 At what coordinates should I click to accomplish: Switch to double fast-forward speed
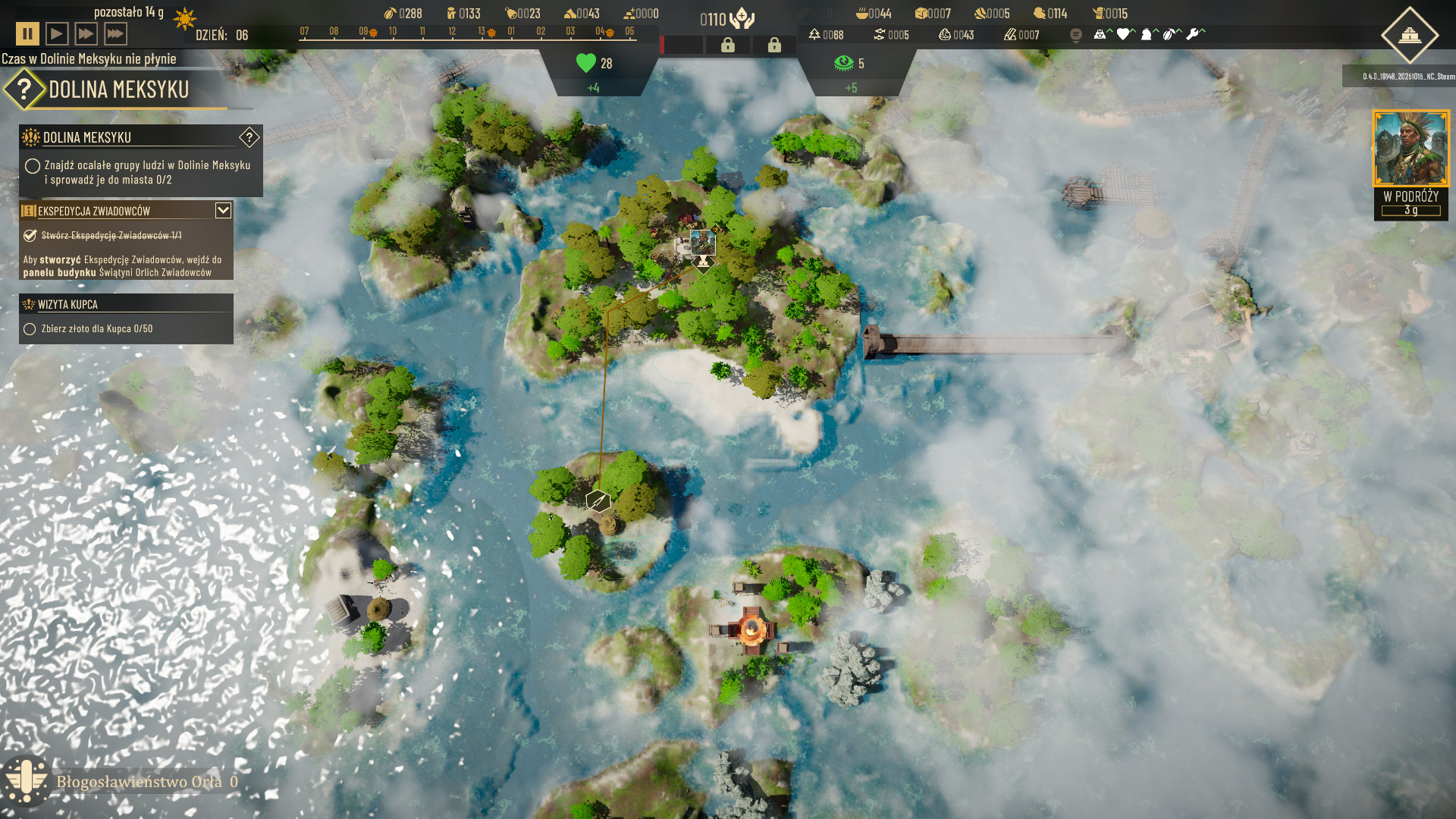click(x=86, y=34)
